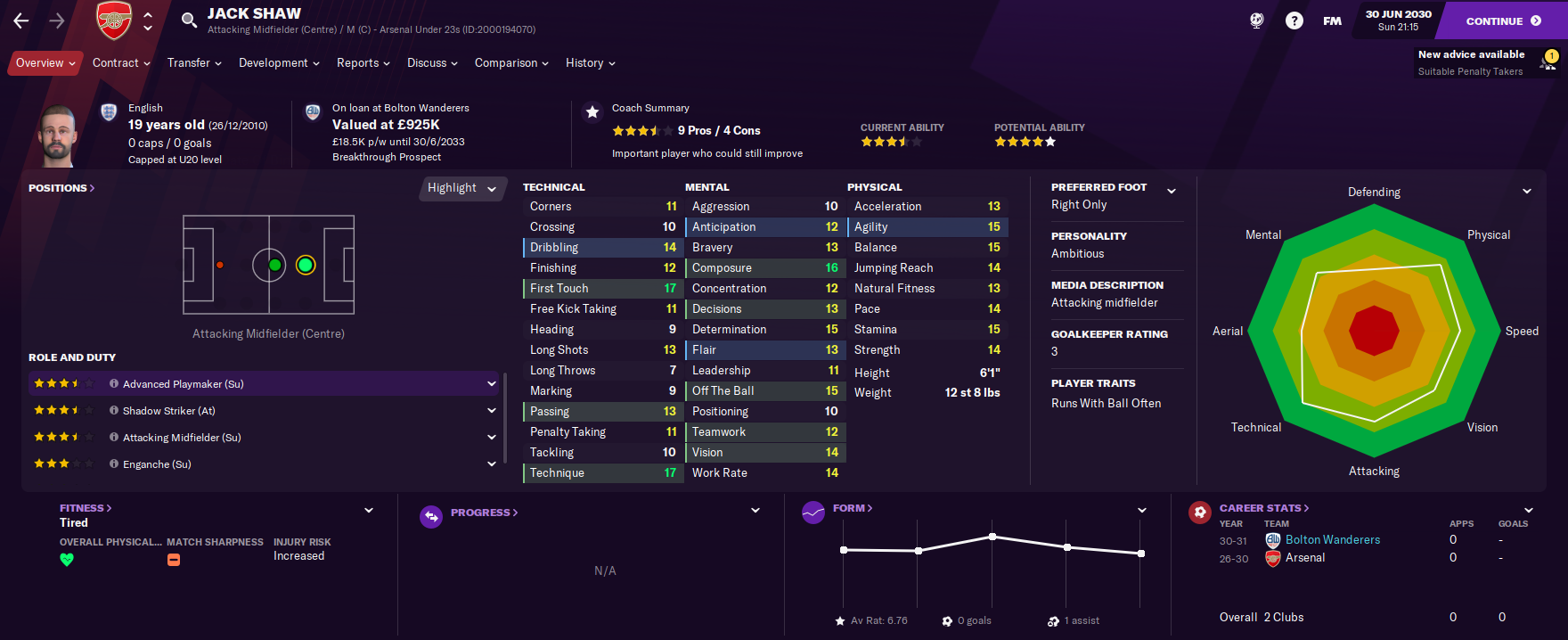Open the History menu
The image size is (1568, 640).
pyautogui.click(x=590, y=63)
